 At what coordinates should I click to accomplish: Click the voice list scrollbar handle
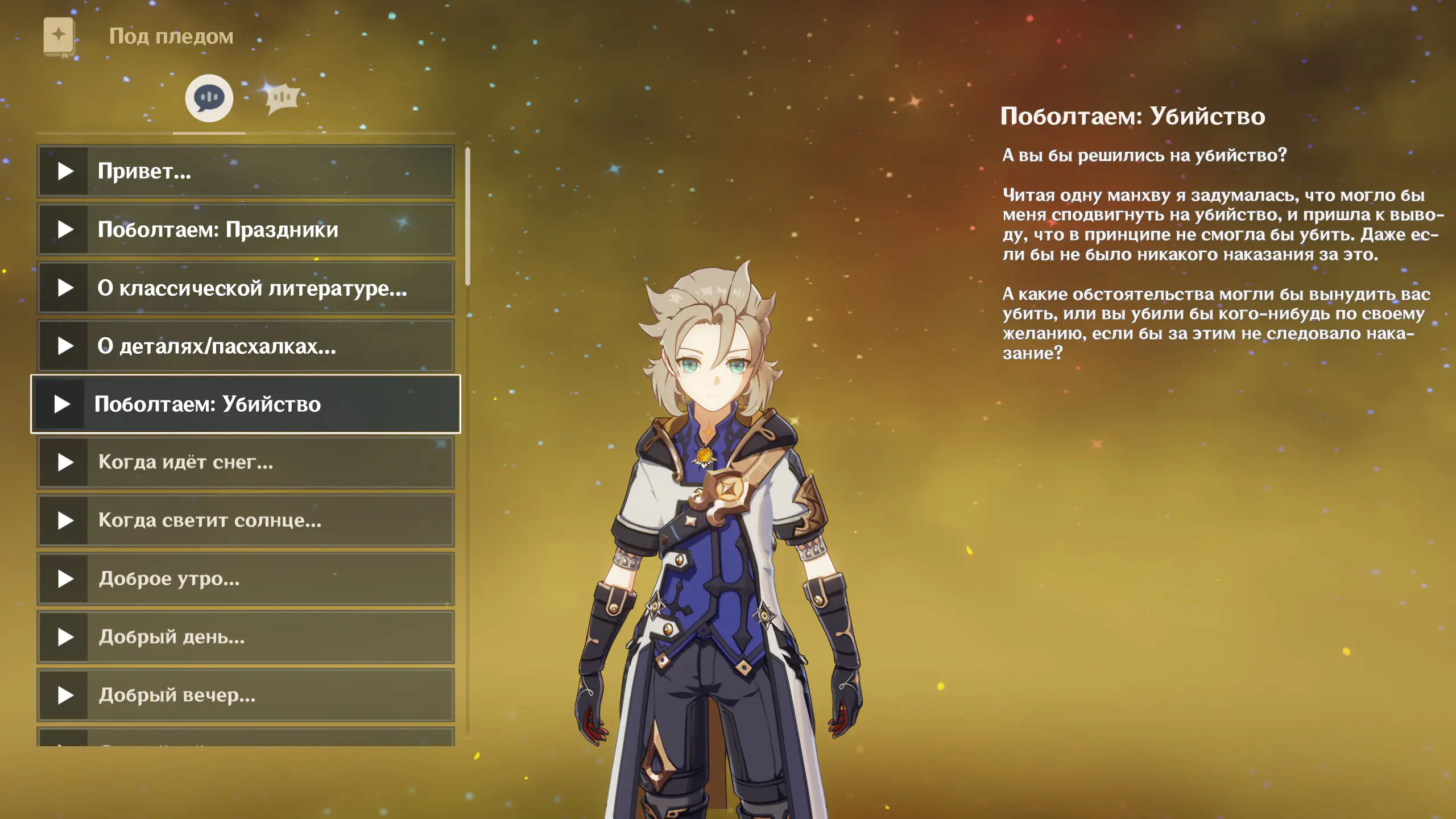click(x=468, y=216)
